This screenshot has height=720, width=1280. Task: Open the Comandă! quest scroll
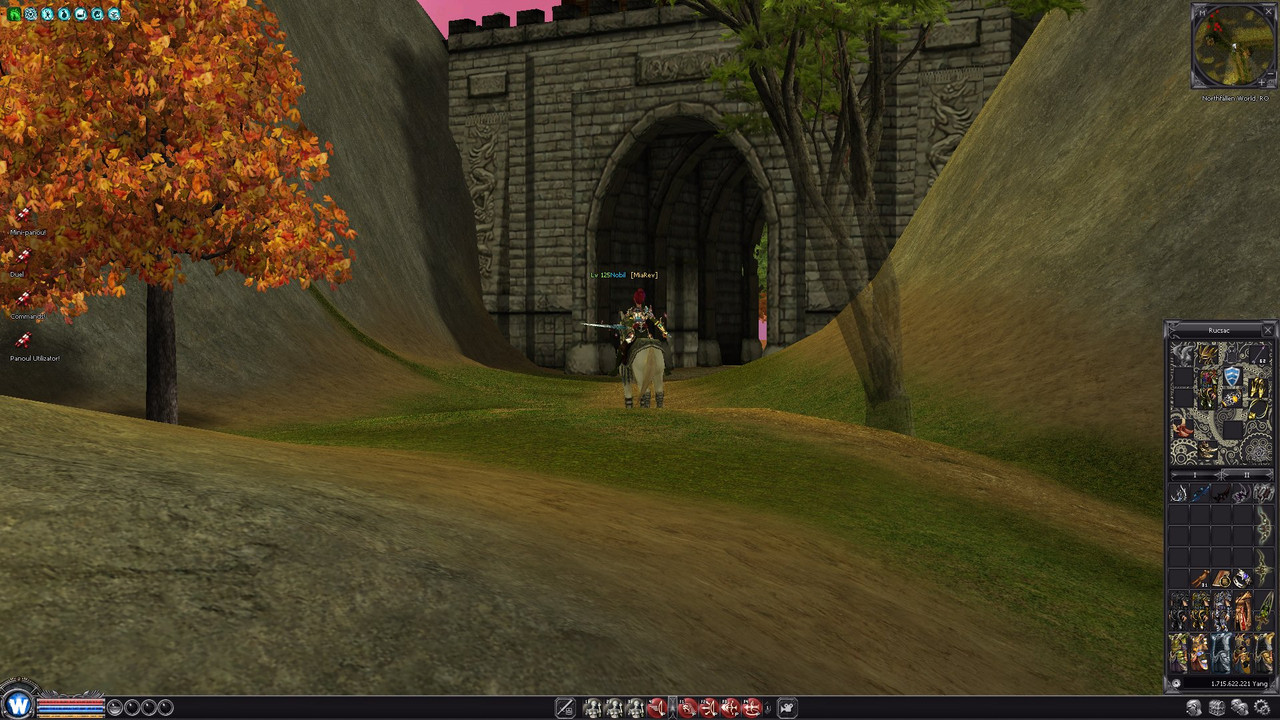point(22,301)
